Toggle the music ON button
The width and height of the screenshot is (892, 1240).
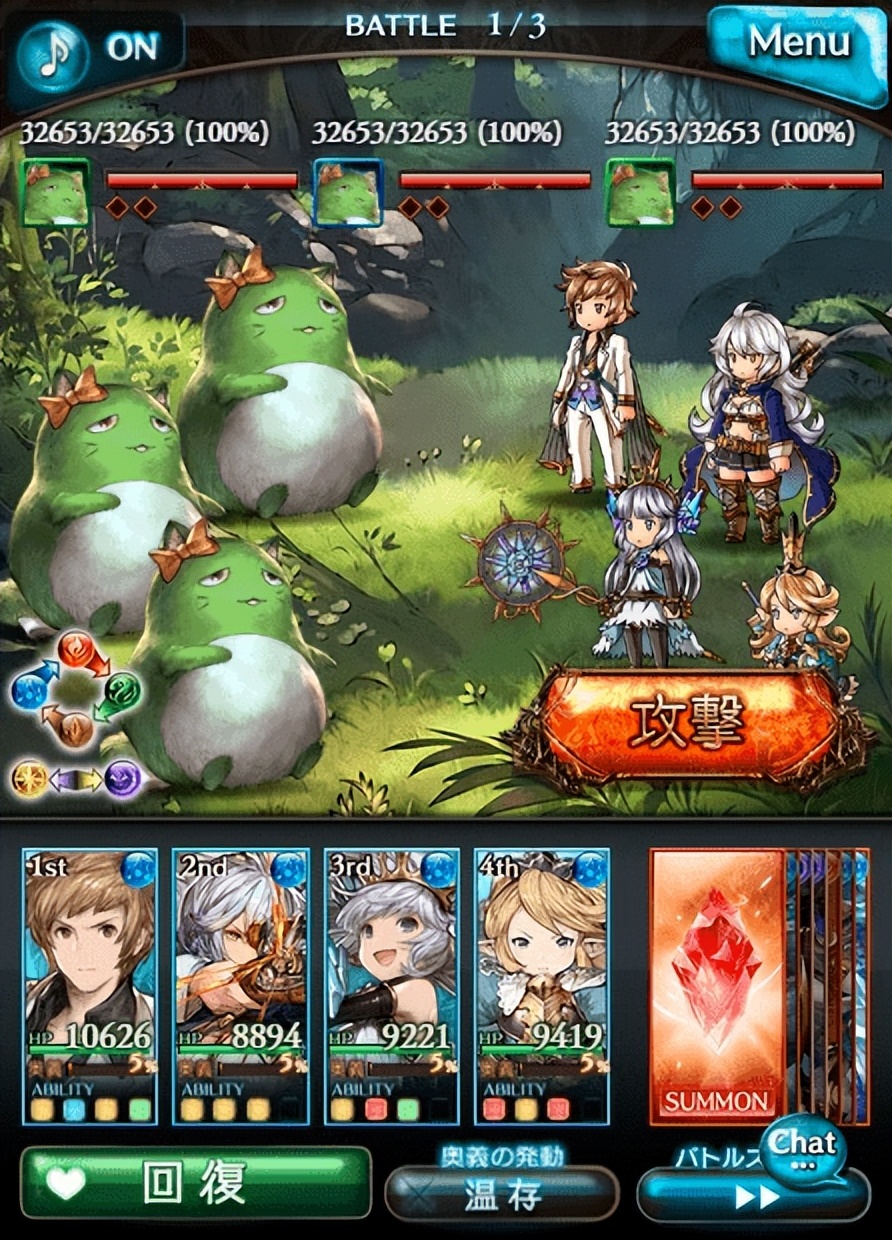[95, 48]
